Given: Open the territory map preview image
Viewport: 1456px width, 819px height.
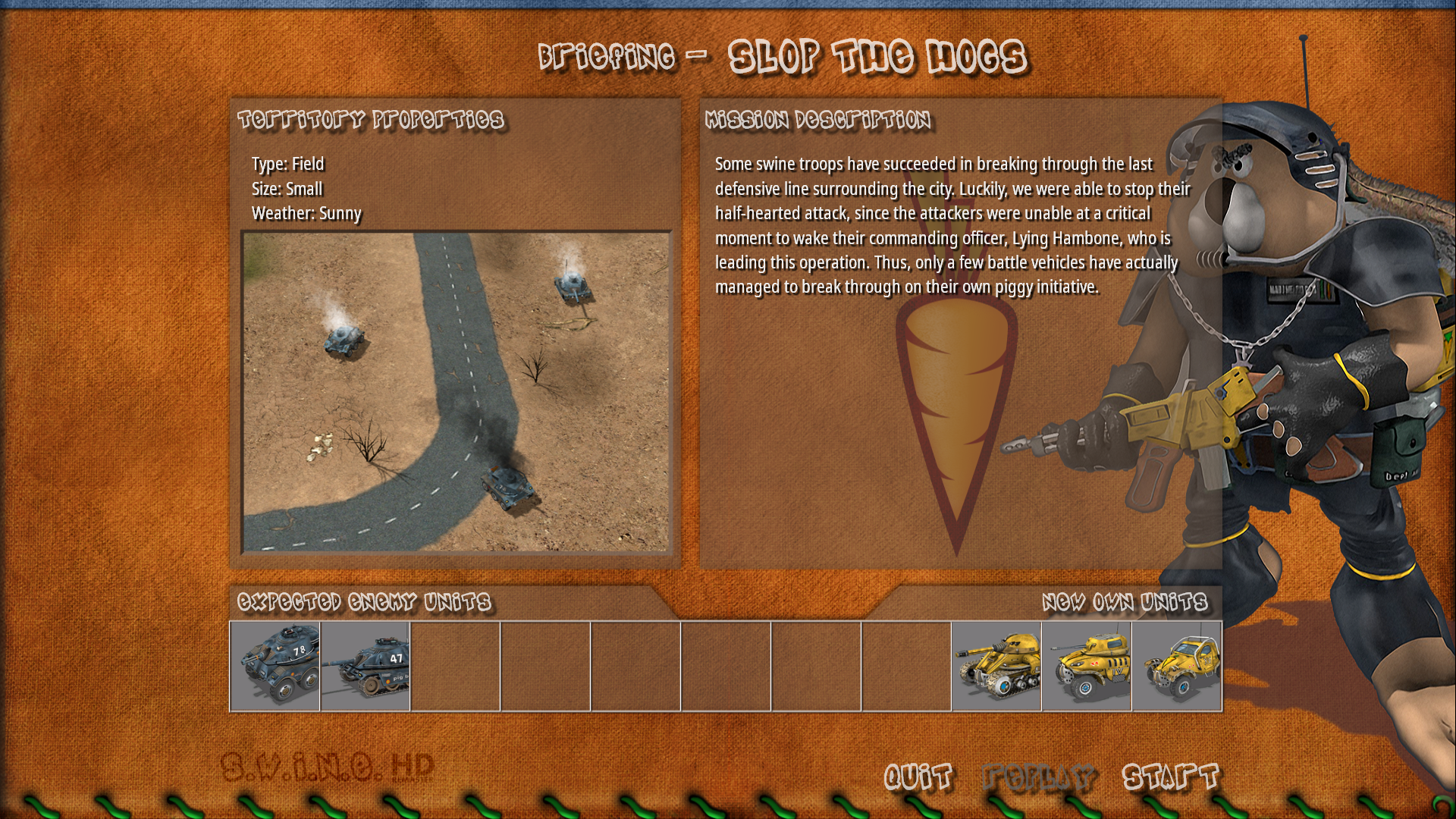Looking at the screenshot, I should tap(457, 391).
